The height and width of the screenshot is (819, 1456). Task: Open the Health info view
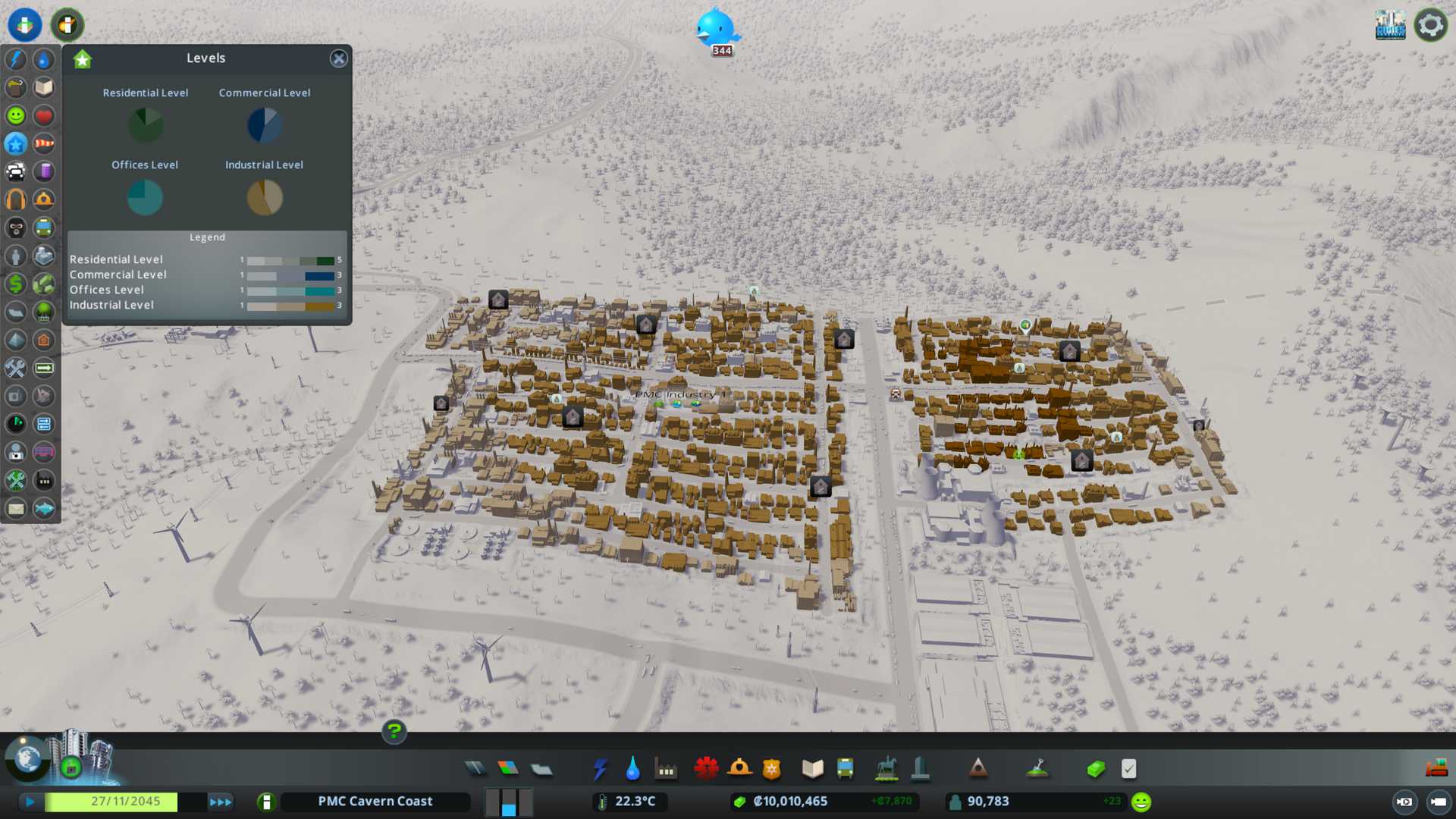[x=44, y=115]
